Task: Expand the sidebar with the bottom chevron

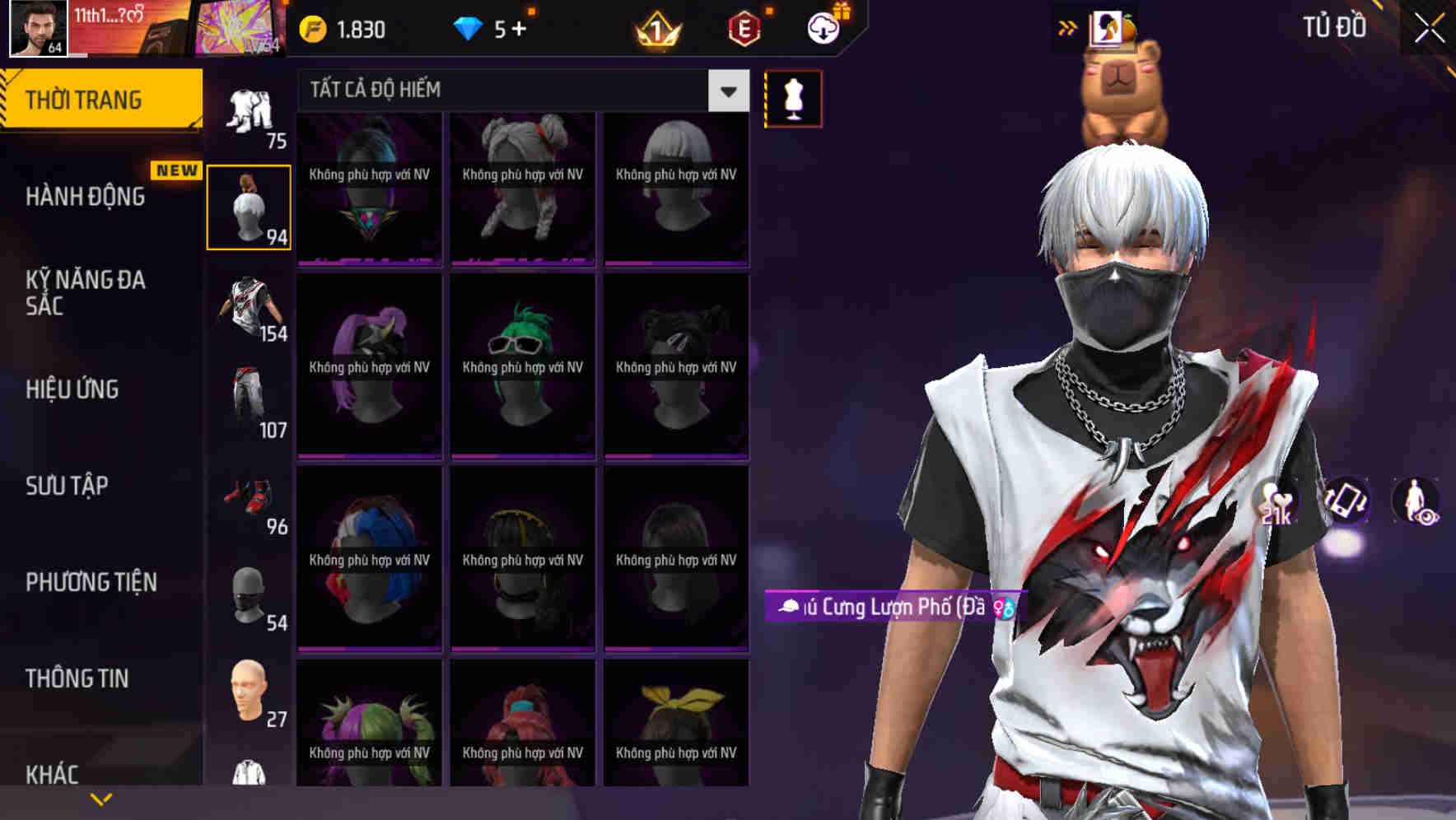Action: coord(100,799)
